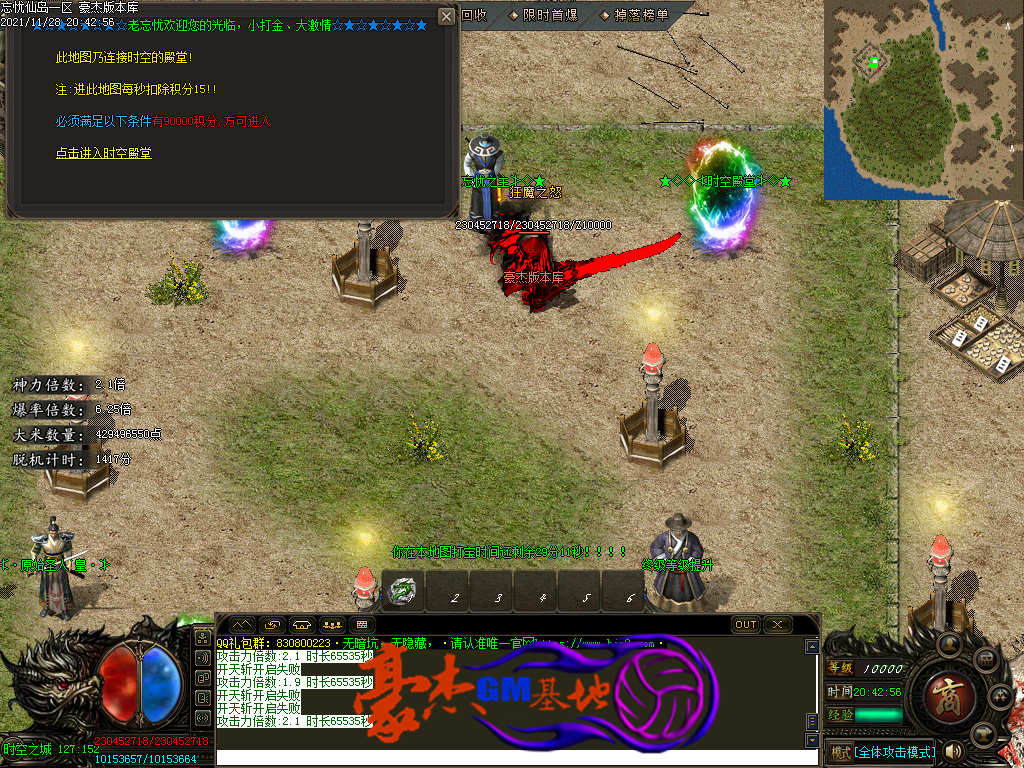The image size is (1024, 768).
Task: Click the double up-arrow chat button
Action: (242, 625)
